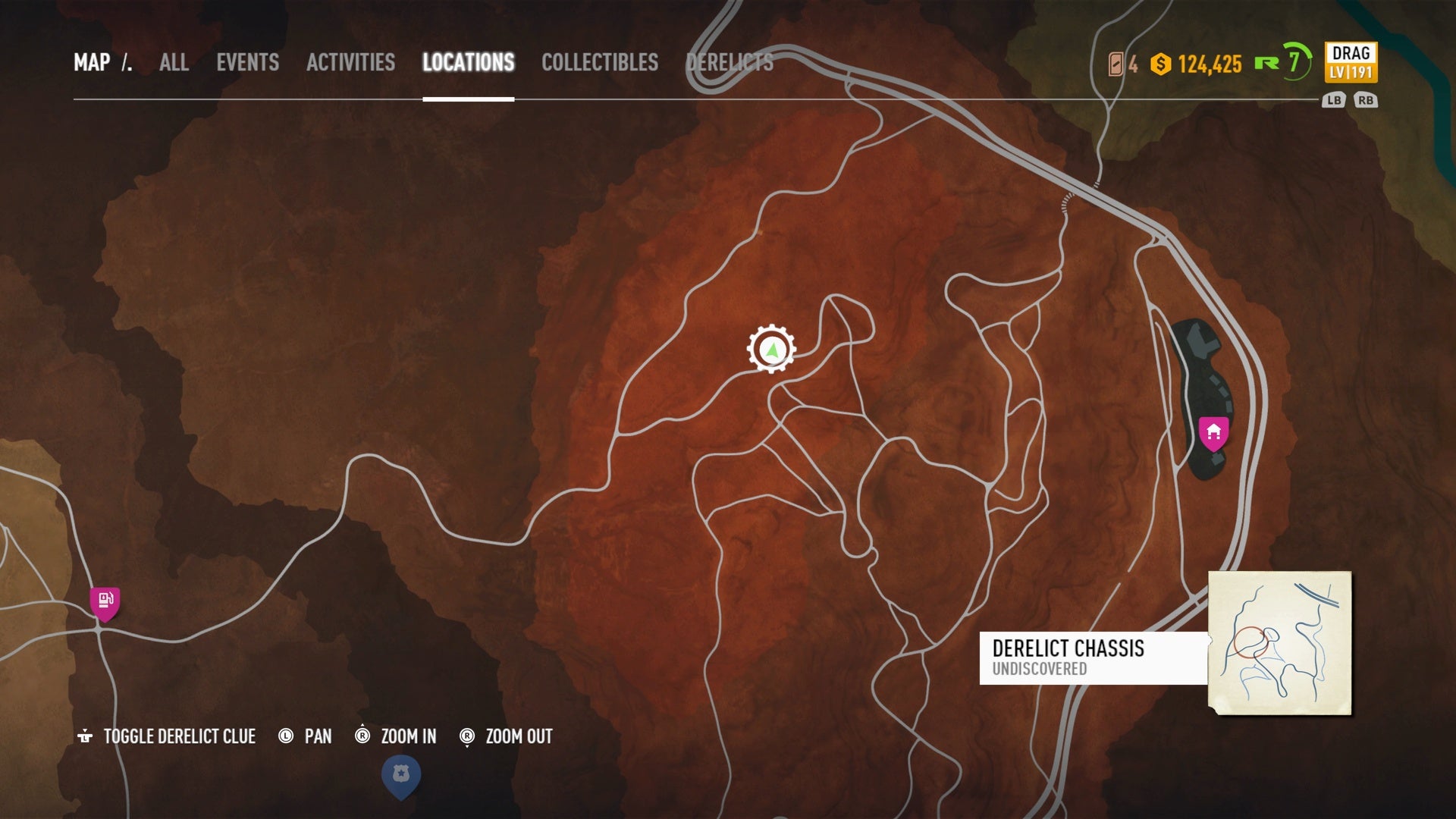Screen dimensions: 1456x819
Task: Select the pink garage house marker
Action: coord(1213,433)
